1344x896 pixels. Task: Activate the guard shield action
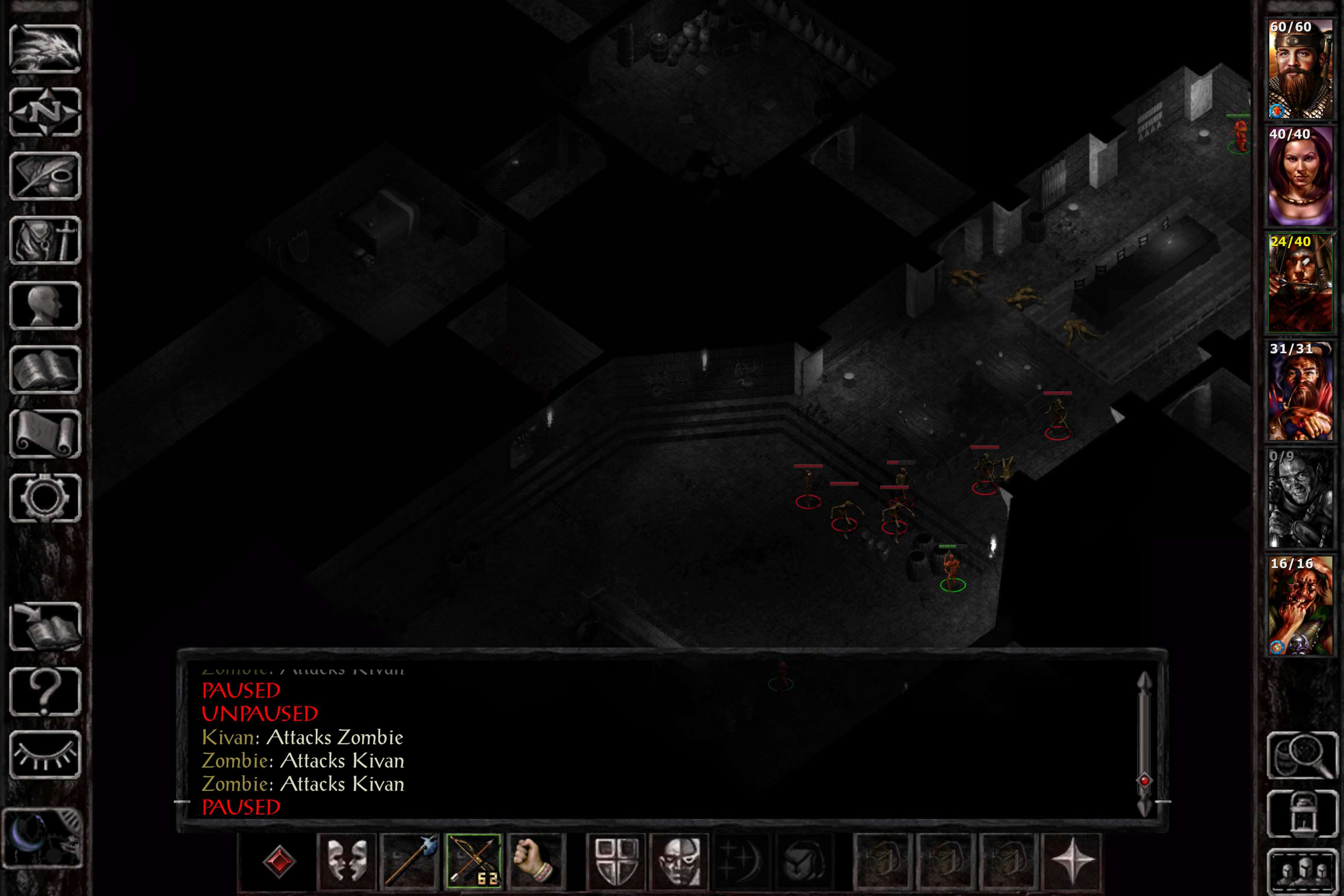[x=616, y=860]
